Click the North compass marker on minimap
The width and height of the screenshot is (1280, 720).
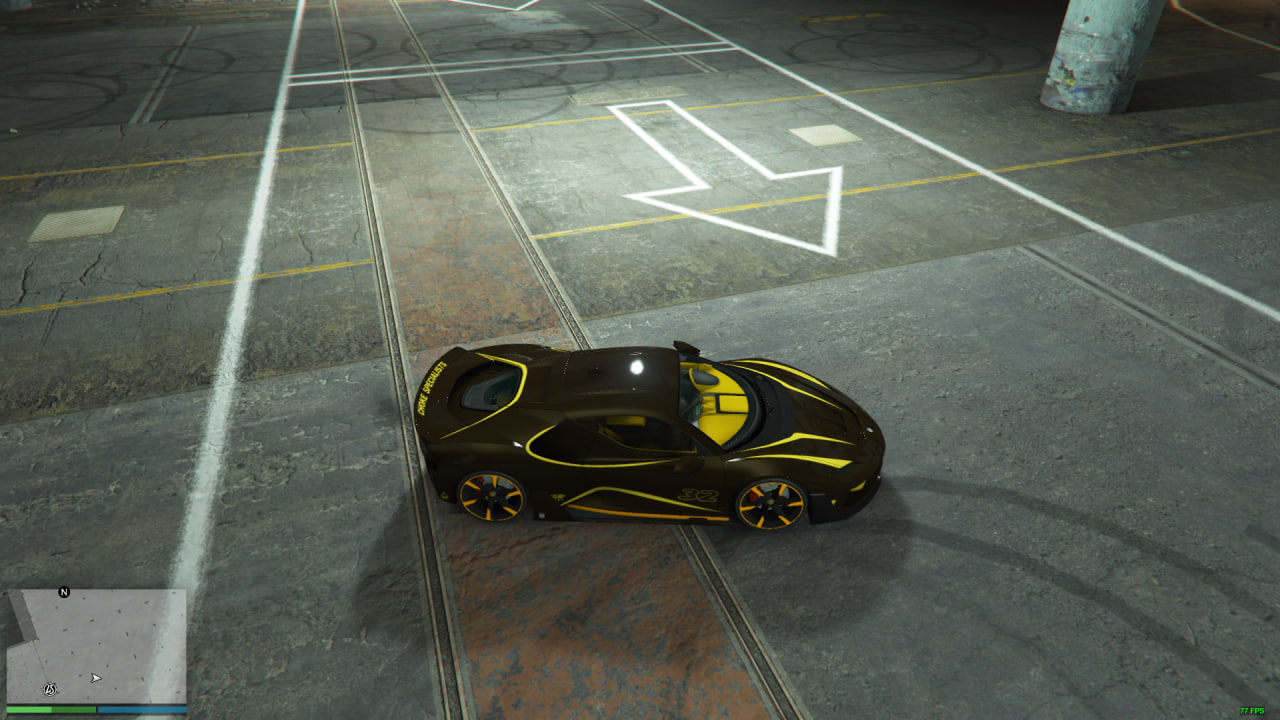[65, 592]
